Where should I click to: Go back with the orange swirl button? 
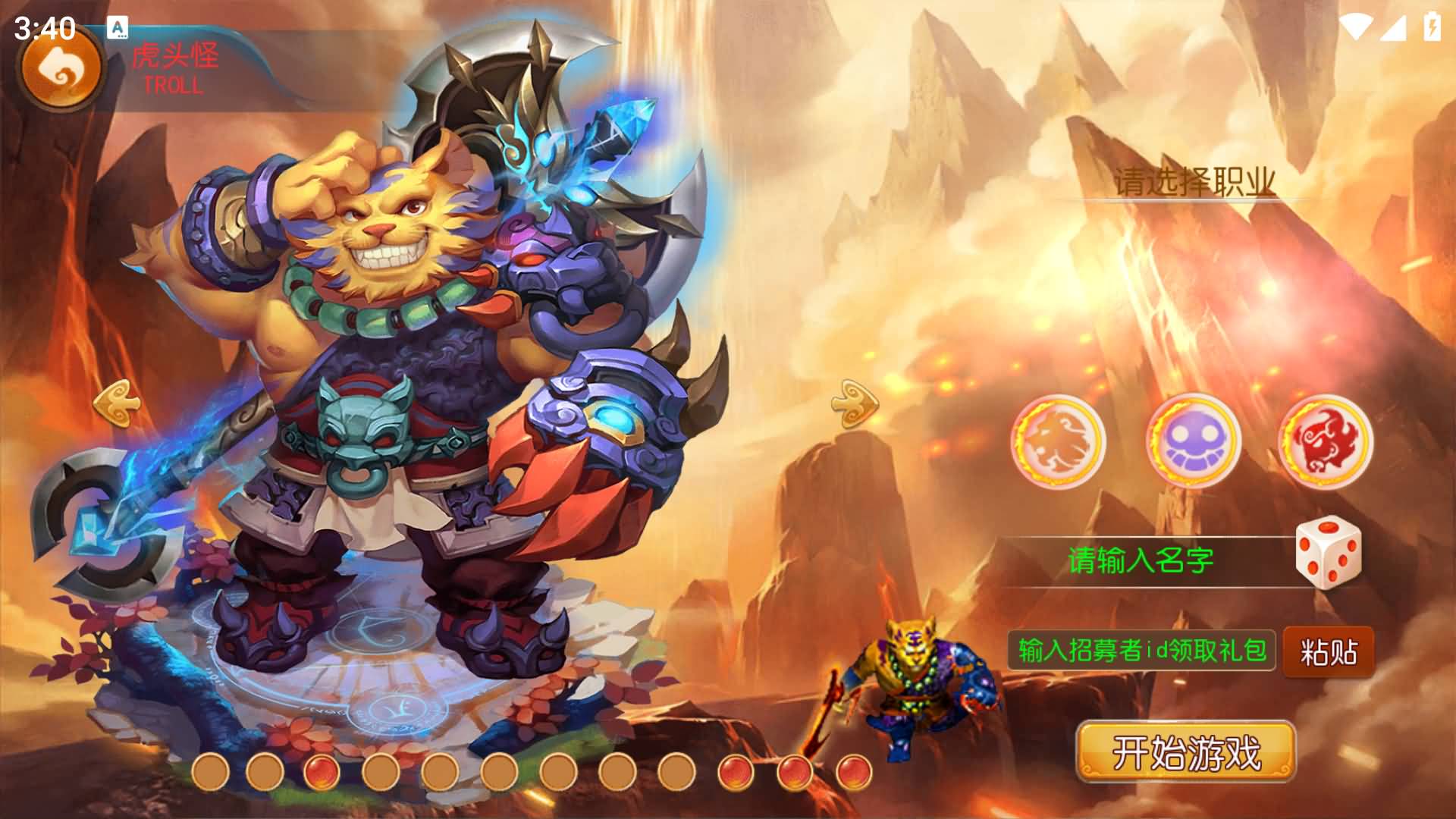click(x=61, y=70)
